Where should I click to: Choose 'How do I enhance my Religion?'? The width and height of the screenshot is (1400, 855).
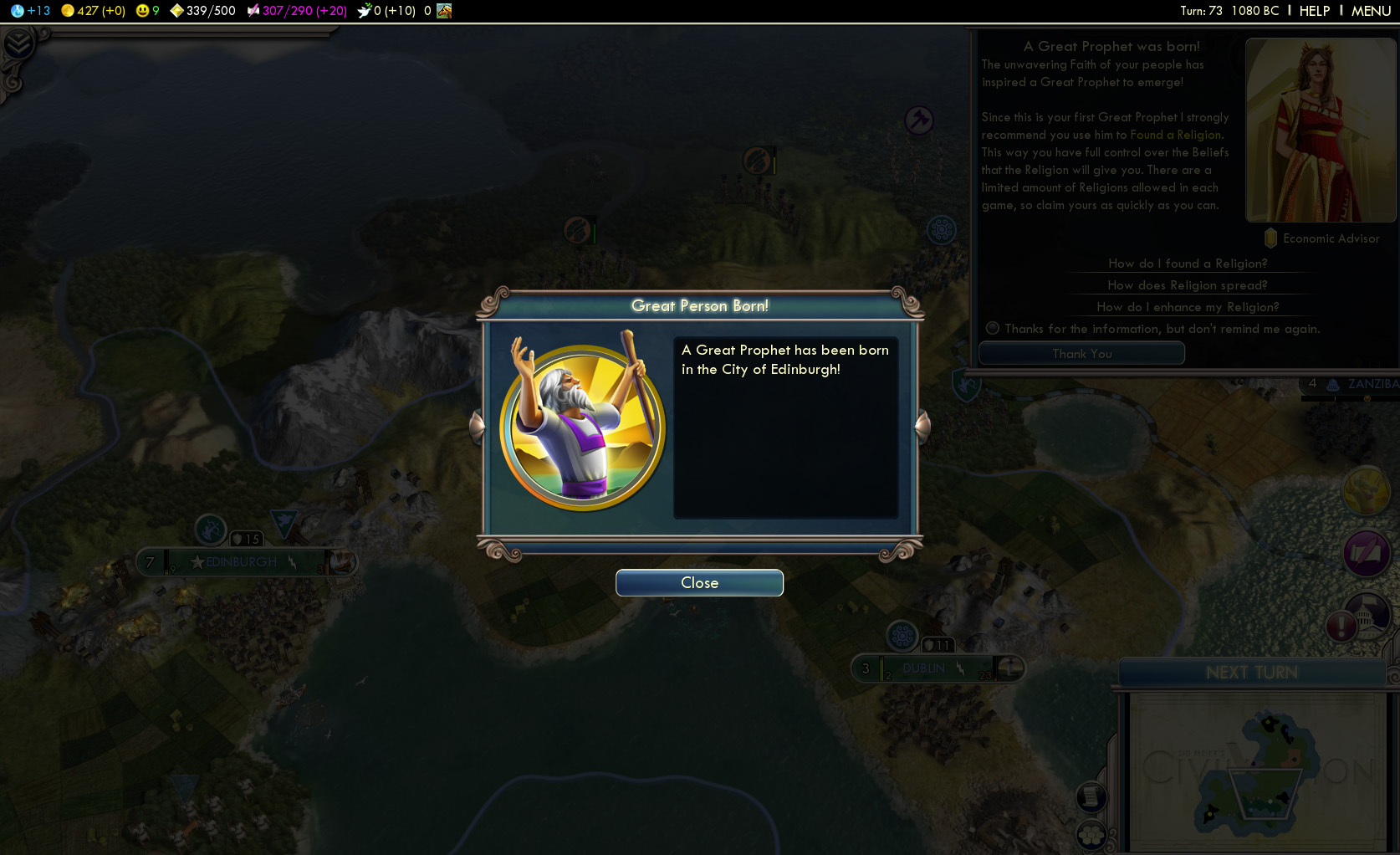click(x=1188, y=307)
